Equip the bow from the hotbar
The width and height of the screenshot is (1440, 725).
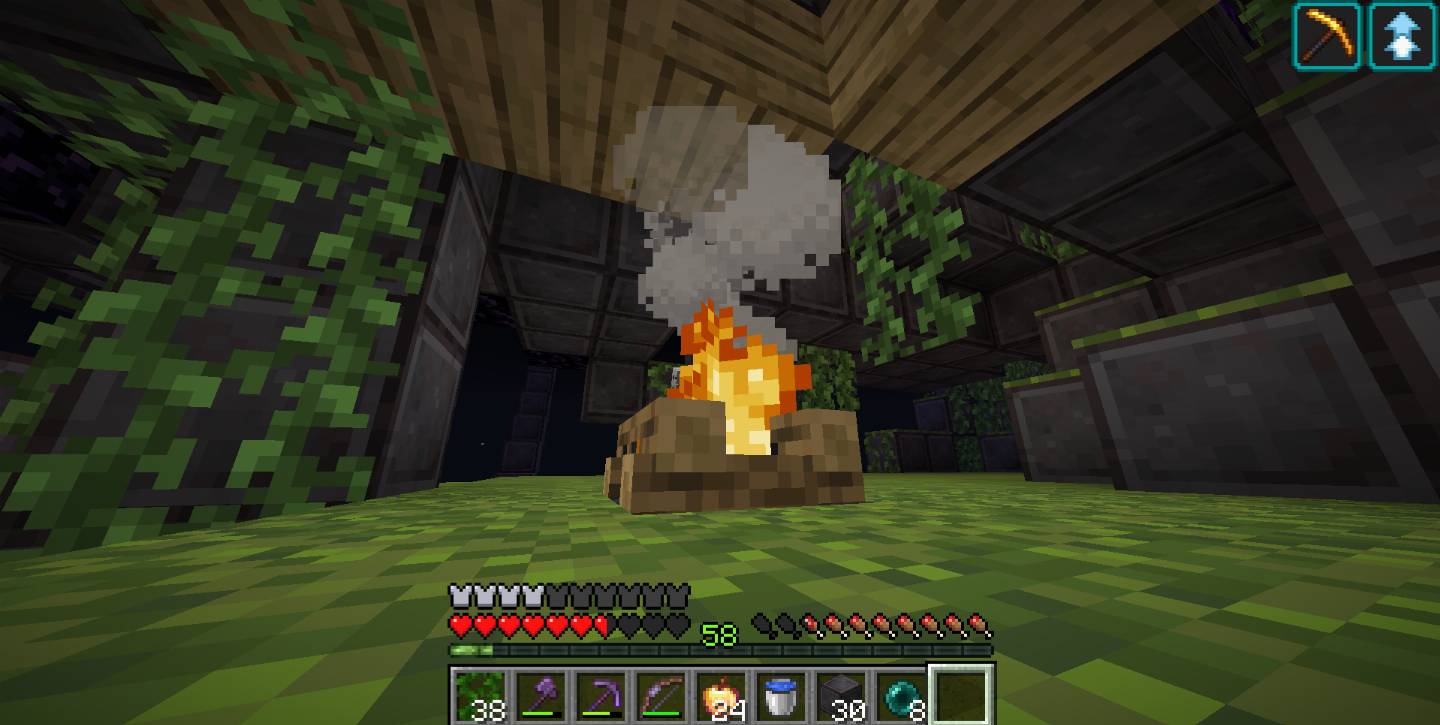coord(660,695)
